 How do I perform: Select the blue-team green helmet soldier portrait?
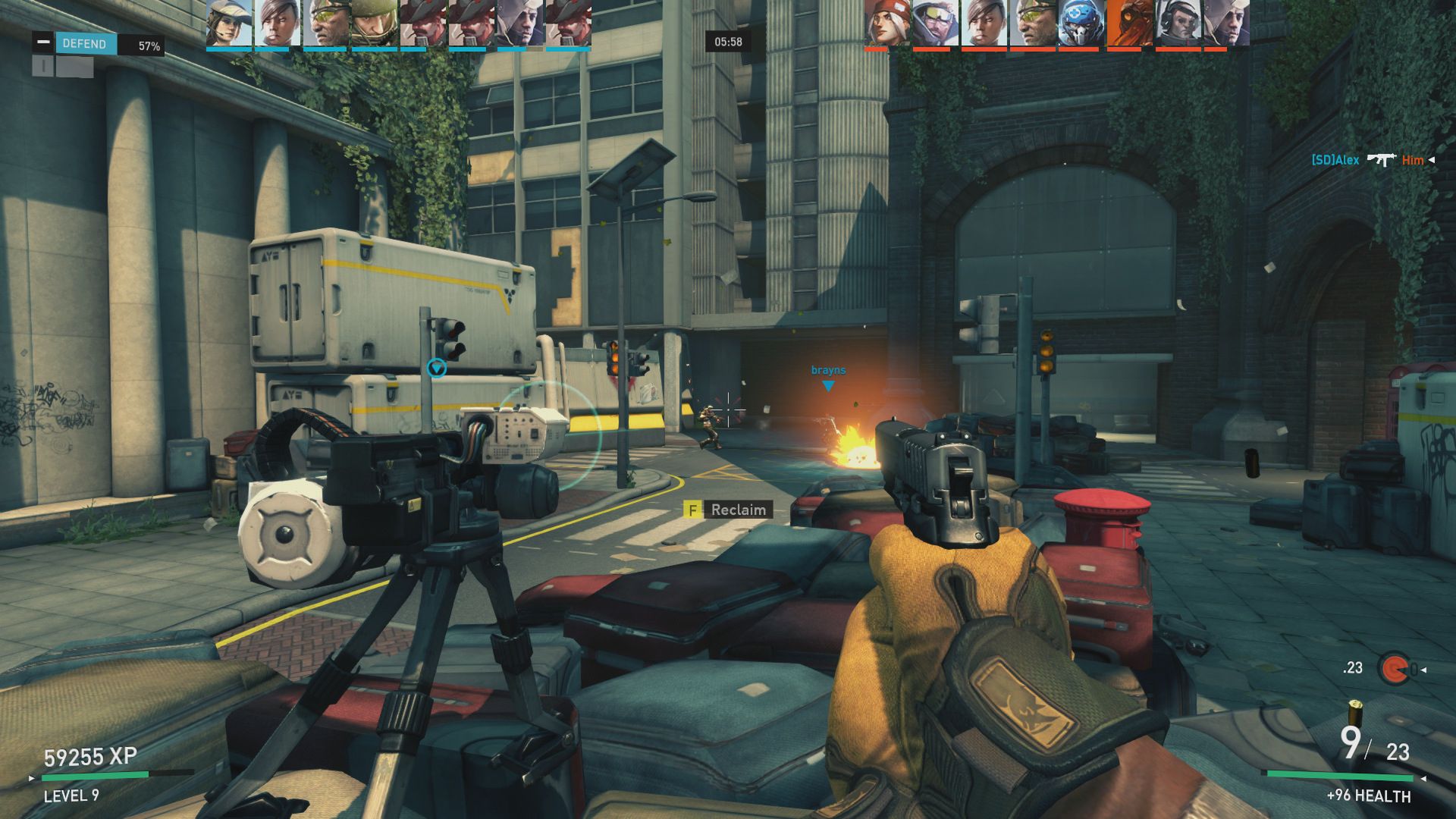point(373,24)
